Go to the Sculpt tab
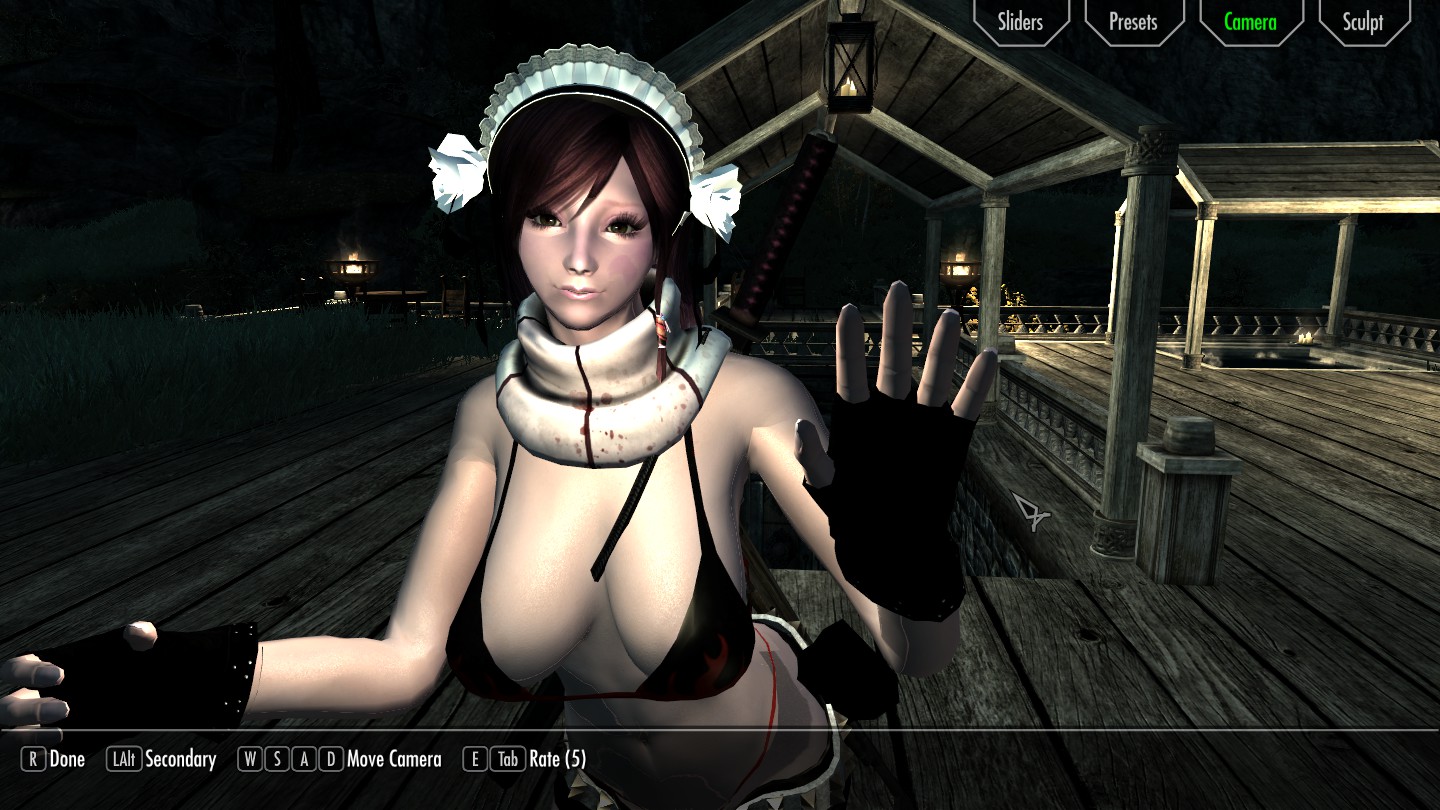The height and width of the screenshot is (810, 1440). pos(1362,21)
